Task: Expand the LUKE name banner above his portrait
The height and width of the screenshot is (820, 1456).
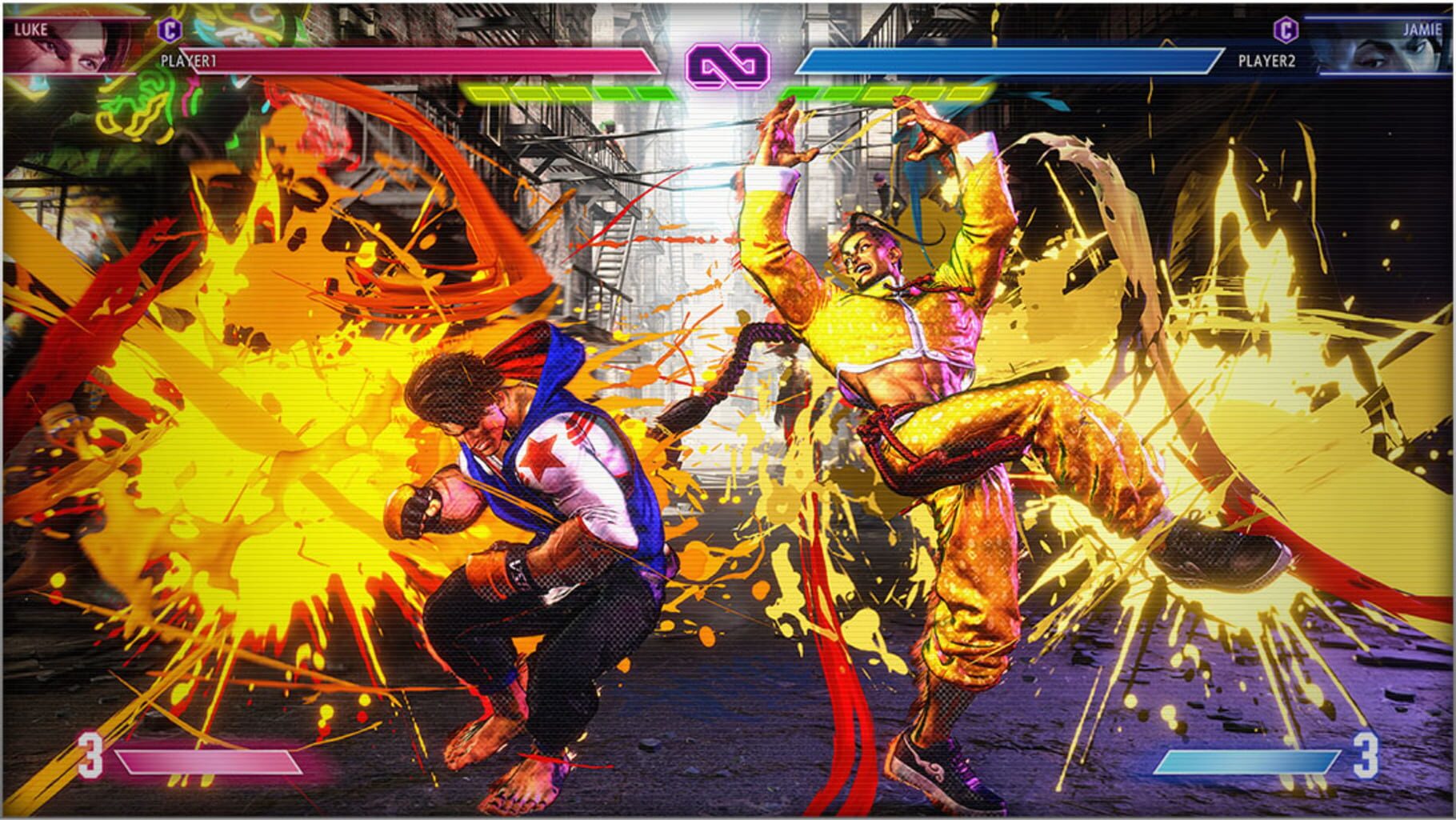Action: pos(30,30)
